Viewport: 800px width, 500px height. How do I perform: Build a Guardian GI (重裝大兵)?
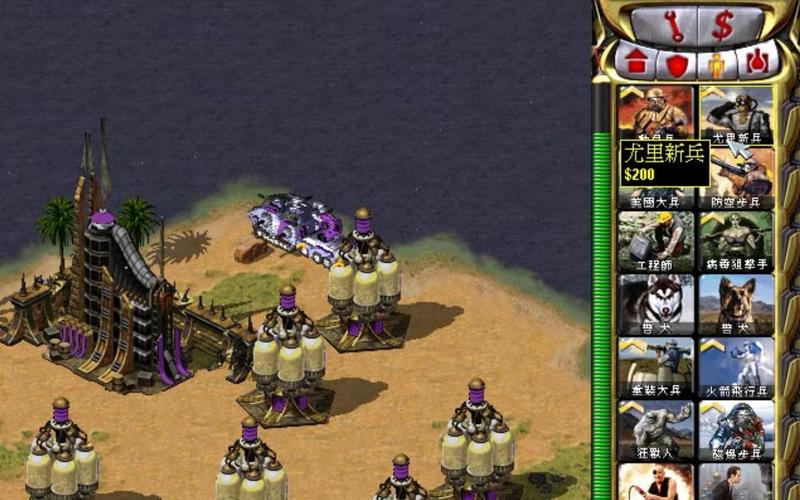[656, 367]
